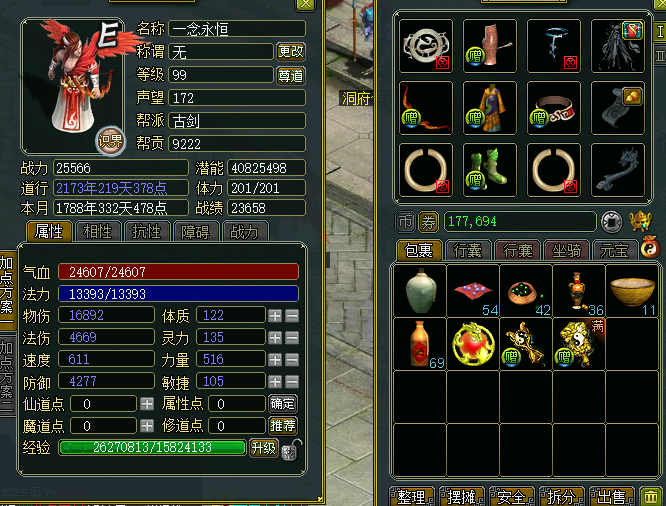Click the 识界 badge on character portrait
666x506 pixels.
click(109, 140)
